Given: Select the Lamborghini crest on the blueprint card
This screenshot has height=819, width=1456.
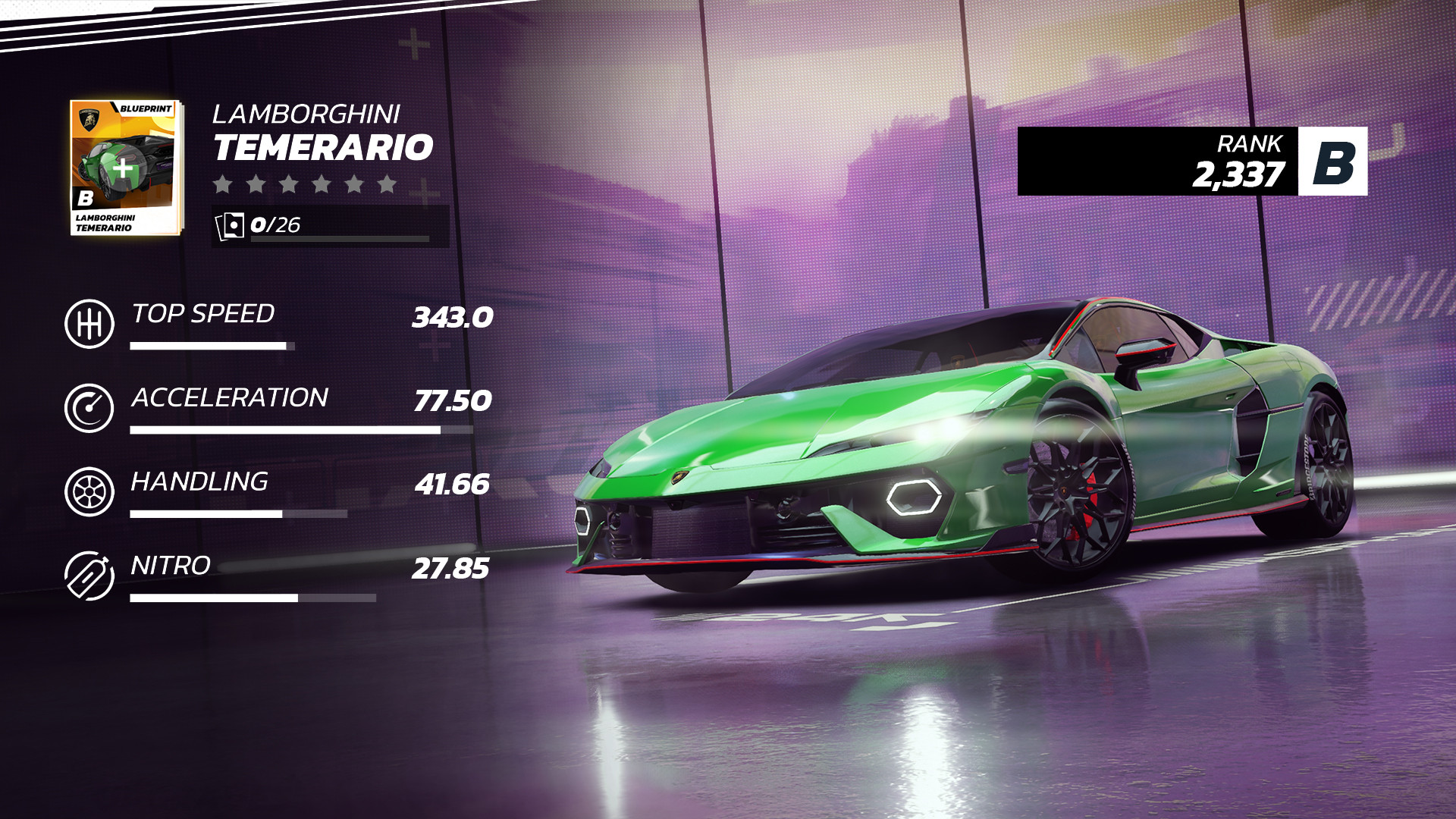Looking at the screenshot, I should pos(89,118).
